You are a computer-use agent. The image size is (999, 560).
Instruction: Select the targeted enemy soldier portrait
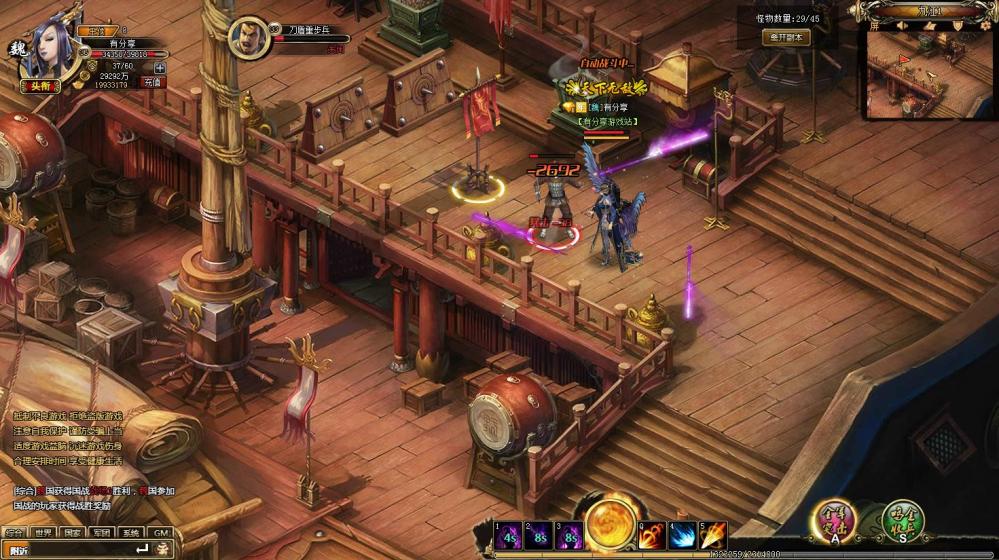248,38
